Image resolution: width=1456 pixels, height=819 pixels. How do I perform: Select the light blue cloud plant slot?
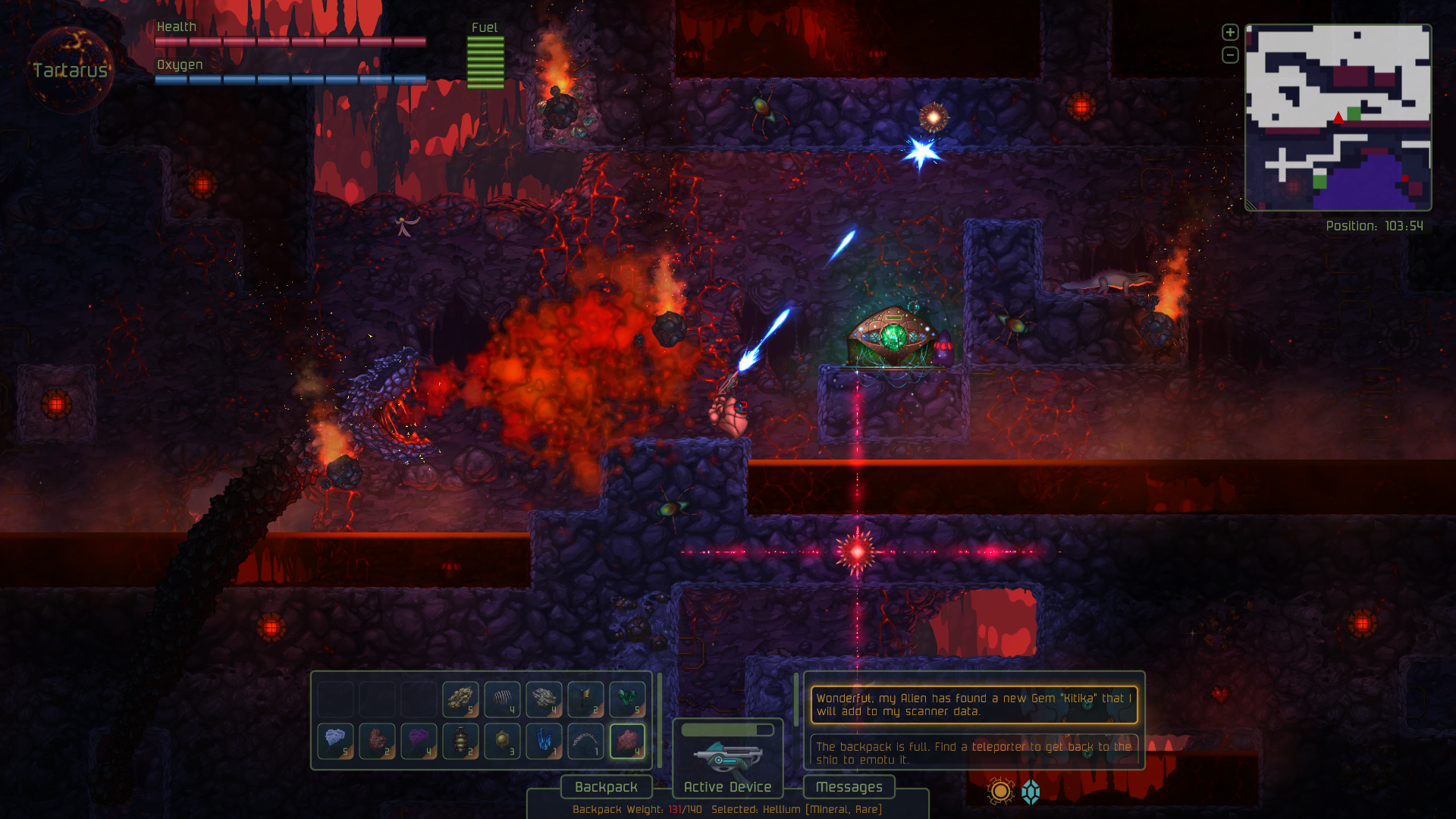point(335,741)
